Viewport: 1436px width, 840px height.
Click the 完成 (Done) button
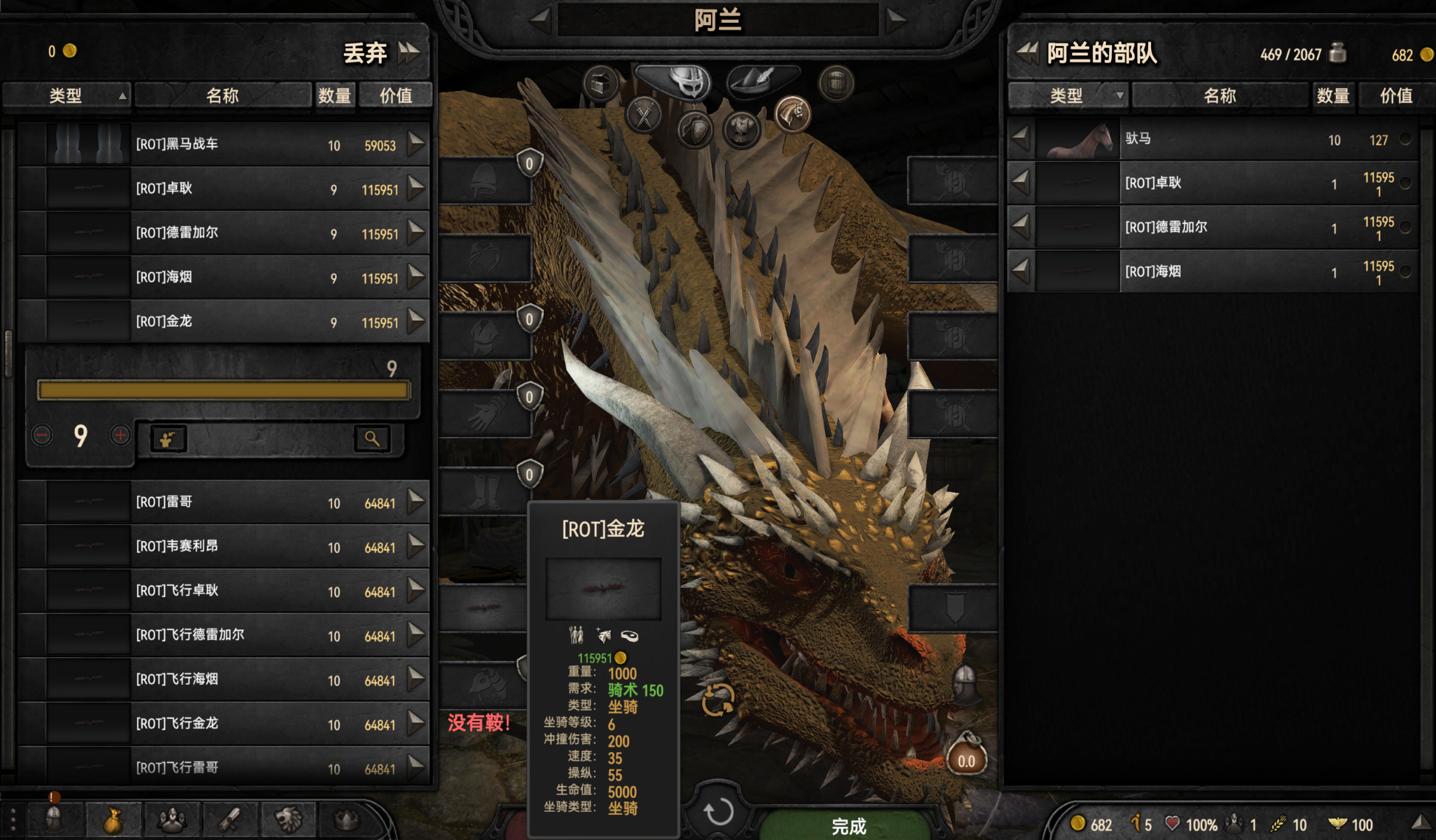point(848,825)
